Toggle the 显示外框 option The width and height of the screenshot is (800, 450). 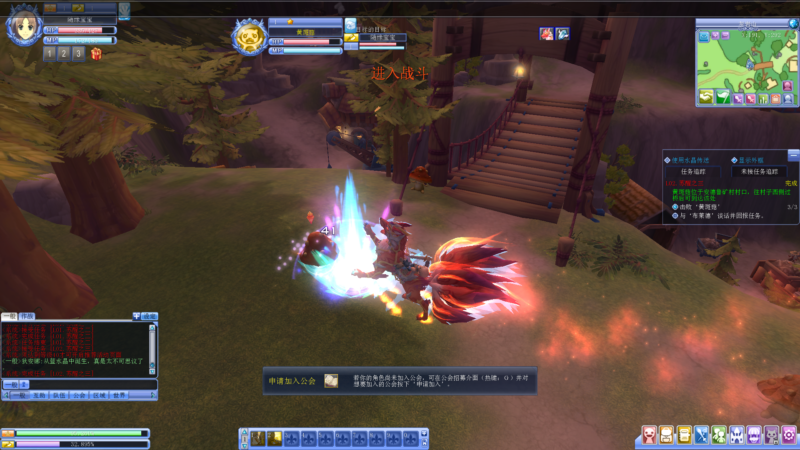pyautogui.click(x=735, y=159)
